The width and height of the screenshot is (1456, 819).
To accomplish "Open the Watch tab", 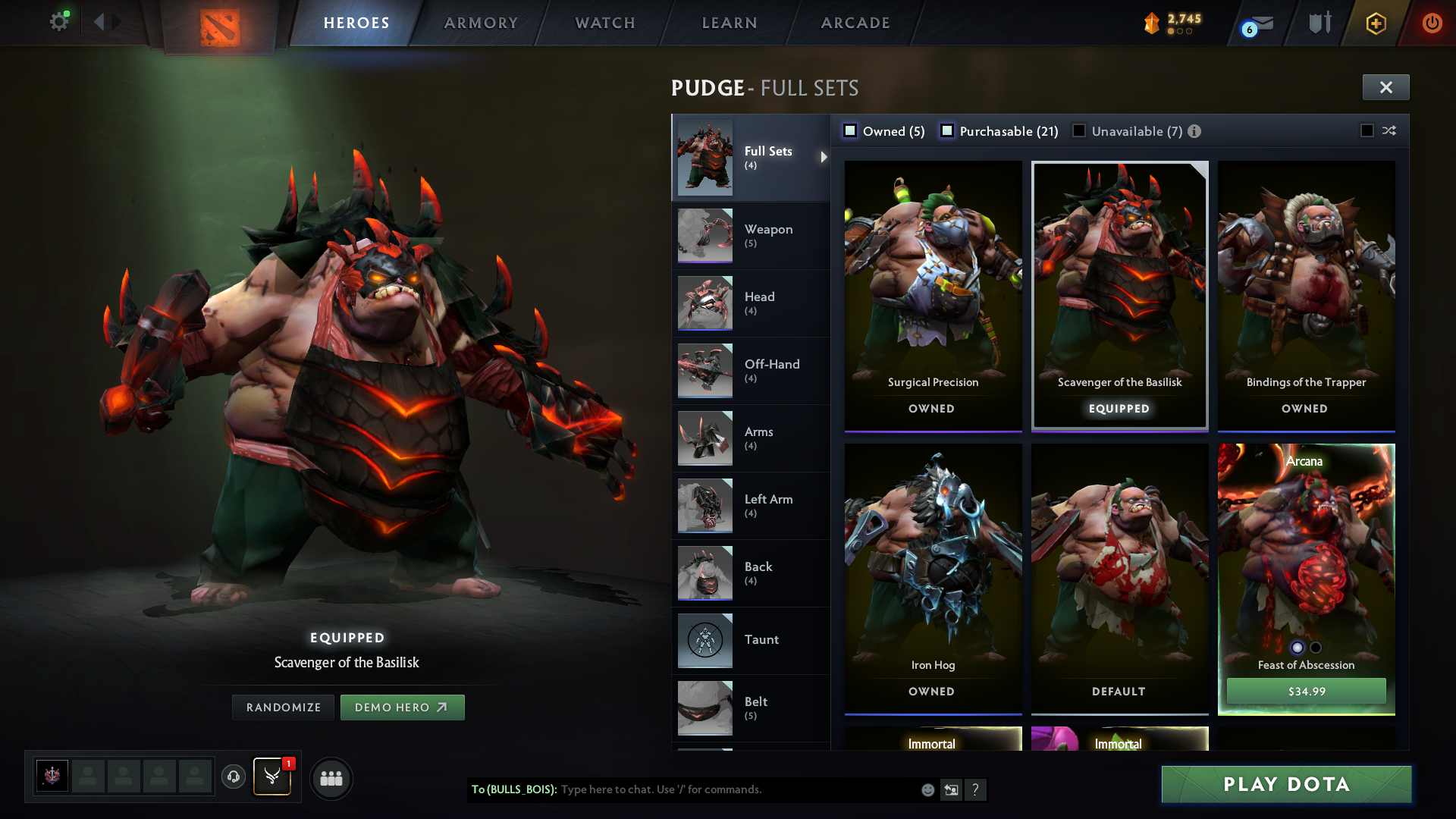I will pos(605,23).
